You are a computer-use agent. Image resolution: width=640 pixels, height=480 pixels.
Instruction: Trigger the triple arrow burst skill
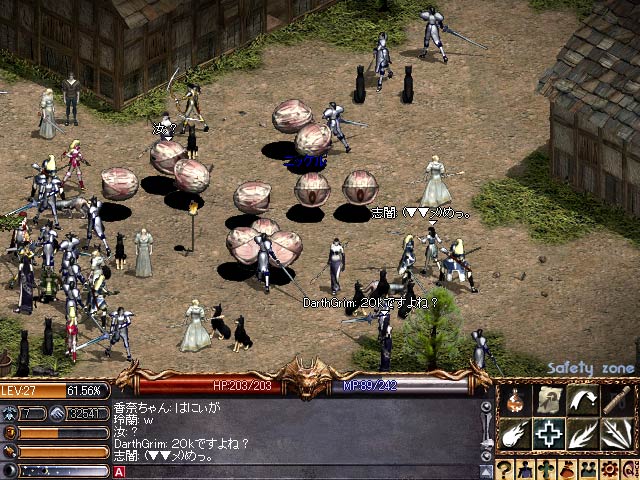pos(616,434)
